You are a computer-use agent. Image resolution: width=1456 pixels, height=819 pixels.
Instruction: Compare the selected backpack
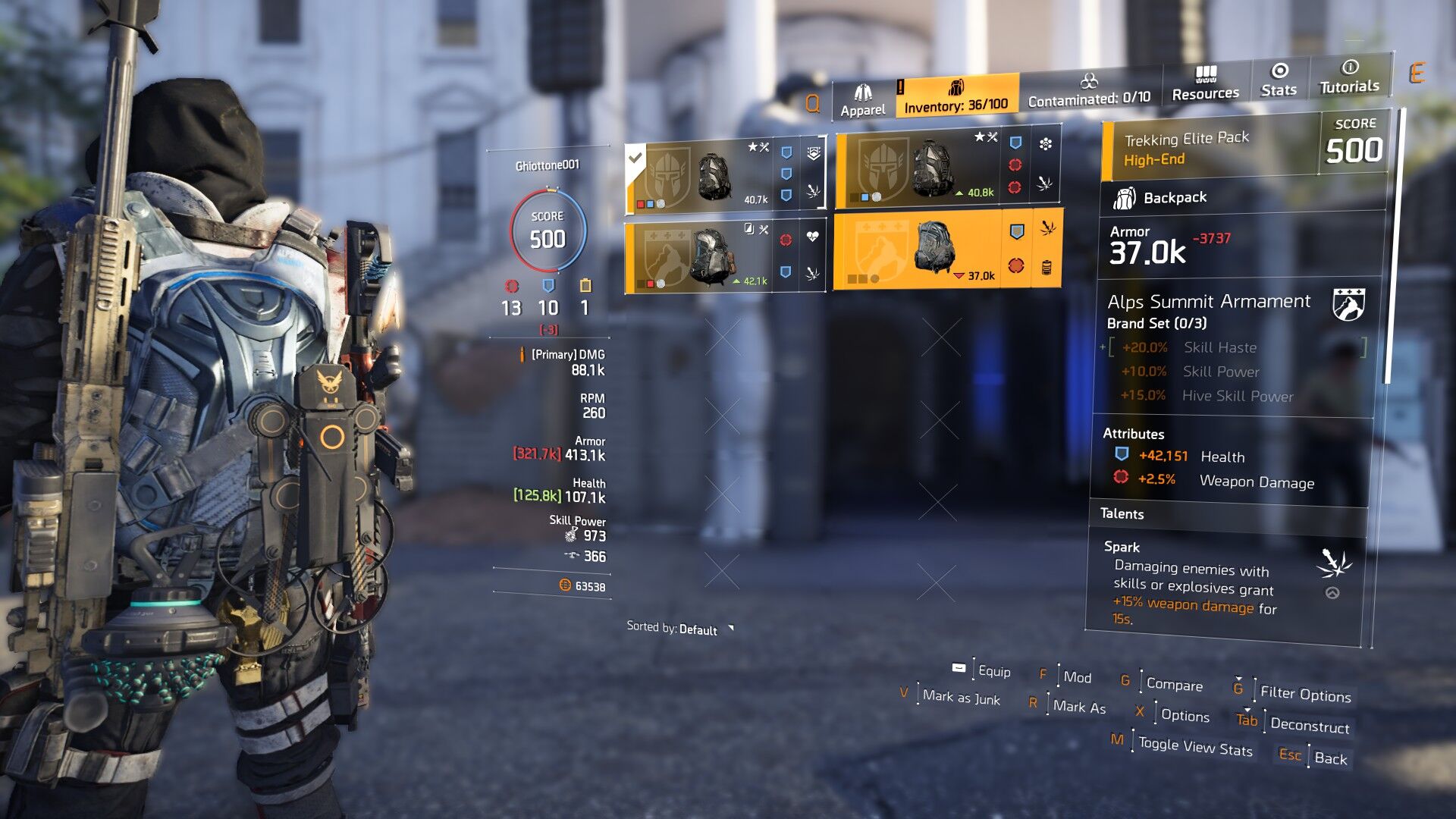click(x=1173, y=684)
